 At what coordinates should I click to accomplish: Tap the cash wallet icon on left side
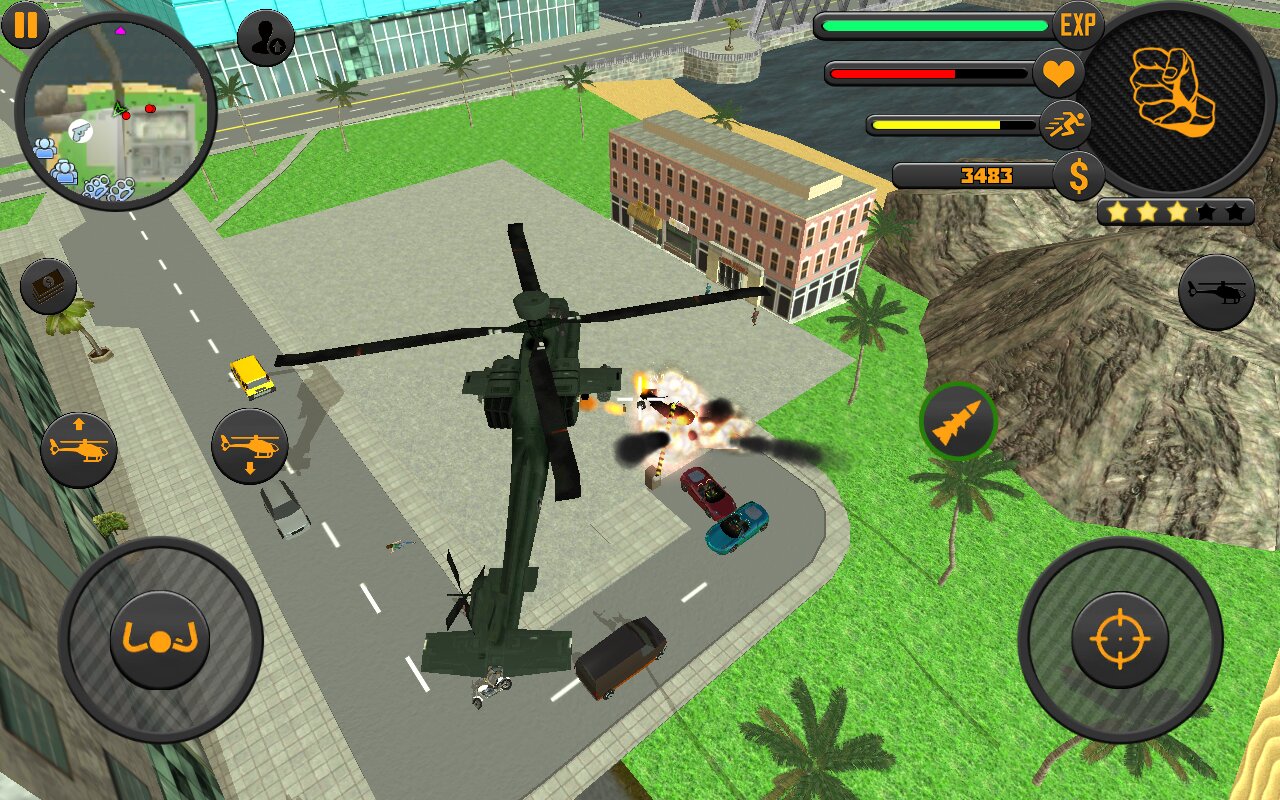click(x=48, y=285)
